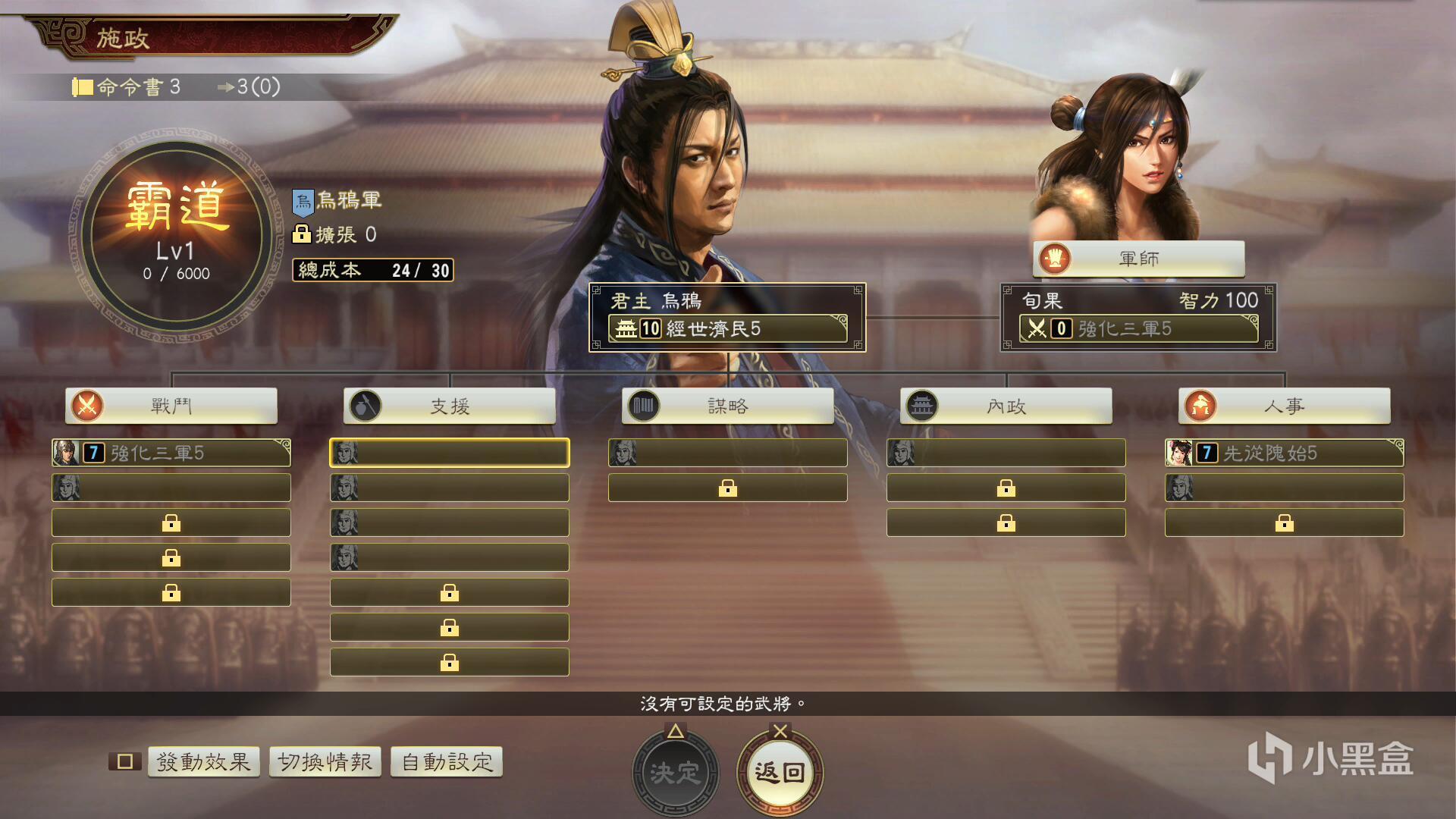
Task: Switch info with 切換情報 button
Action: (x=325, y=761)
